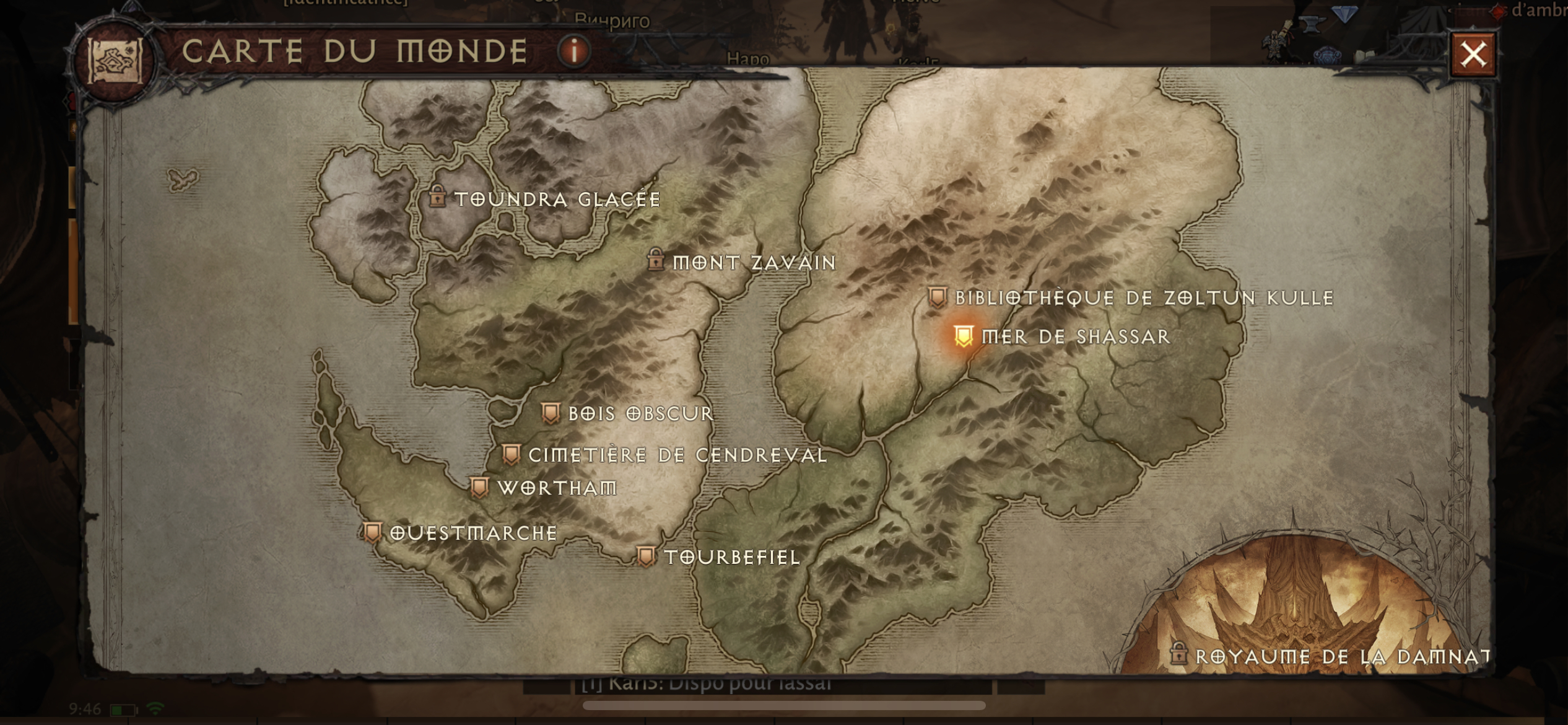The image size is (1568, 725).
Task: Go to the Ouestmarche zone
Action: point(372,532)
